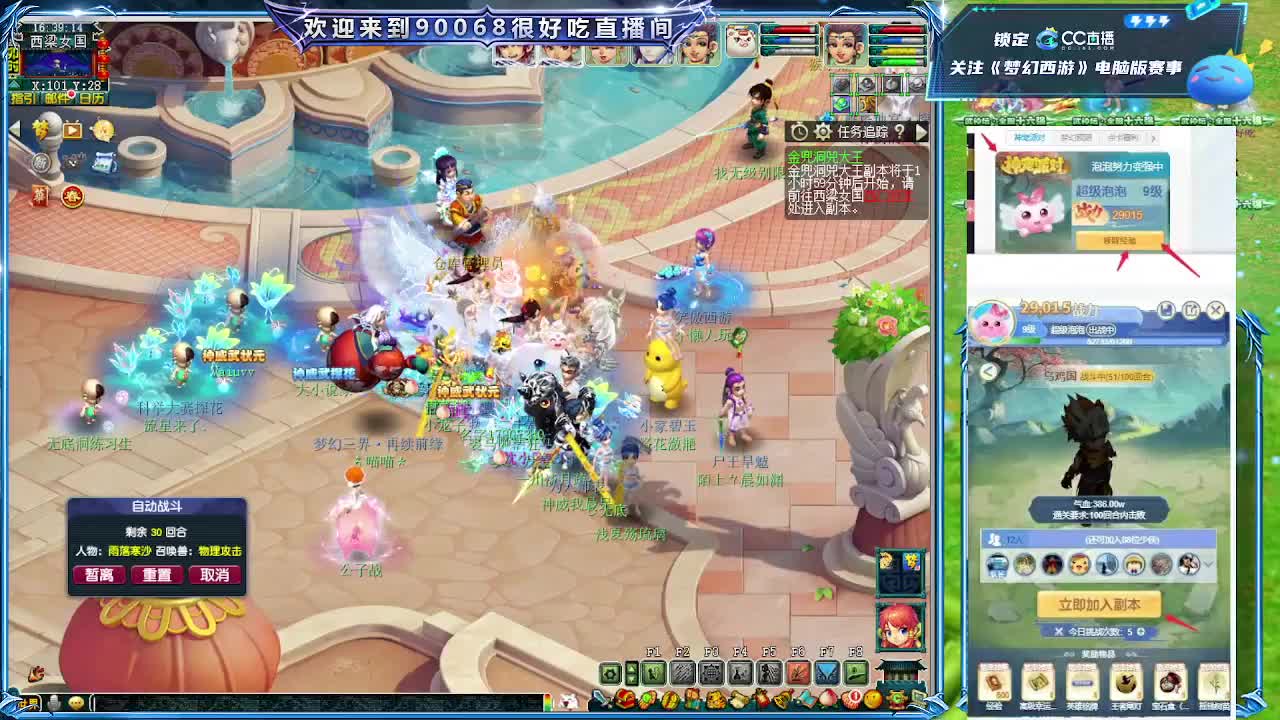Open the 邮件 menu at top left

(57, 97)
